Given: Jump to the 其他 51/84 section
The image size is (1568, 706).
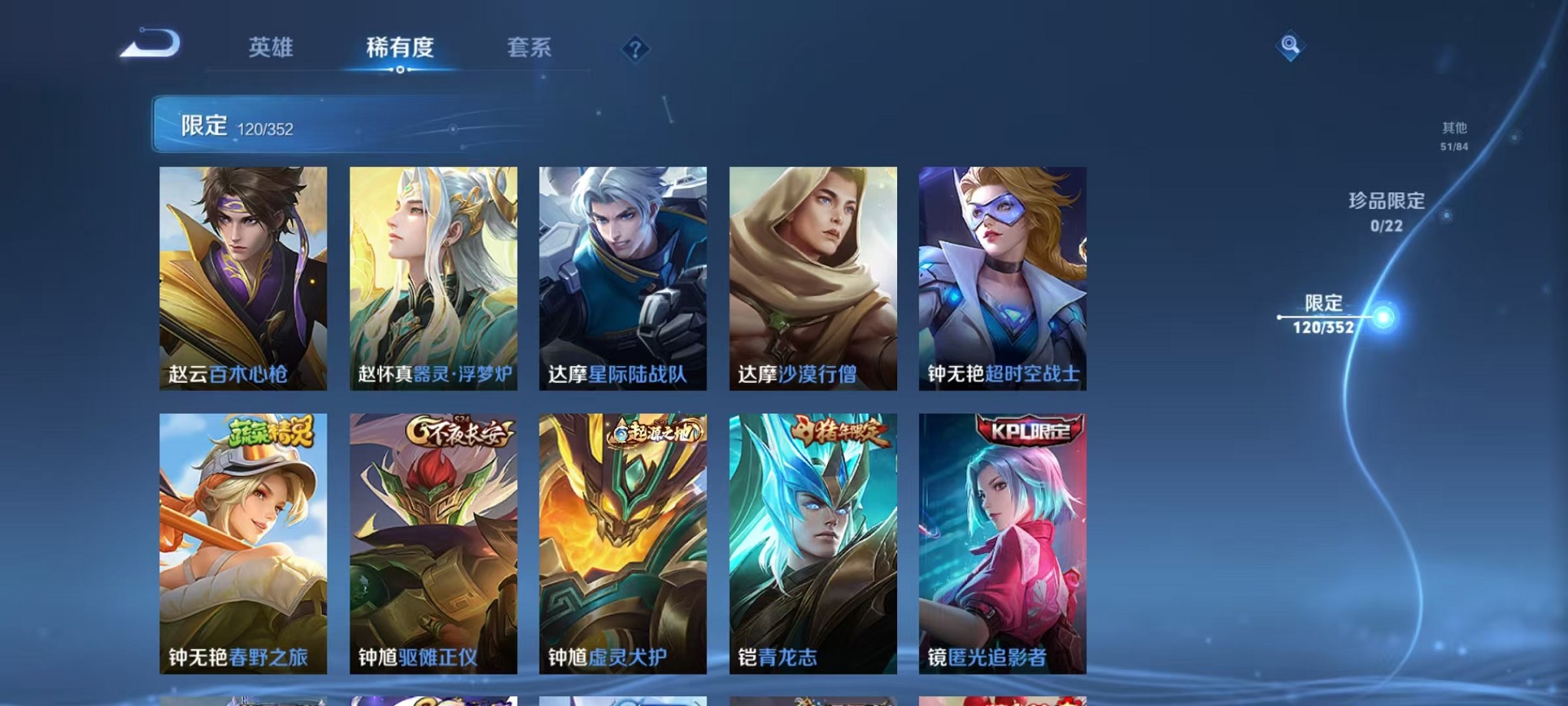Looking at the screenshot, I should coord(1457,137).
